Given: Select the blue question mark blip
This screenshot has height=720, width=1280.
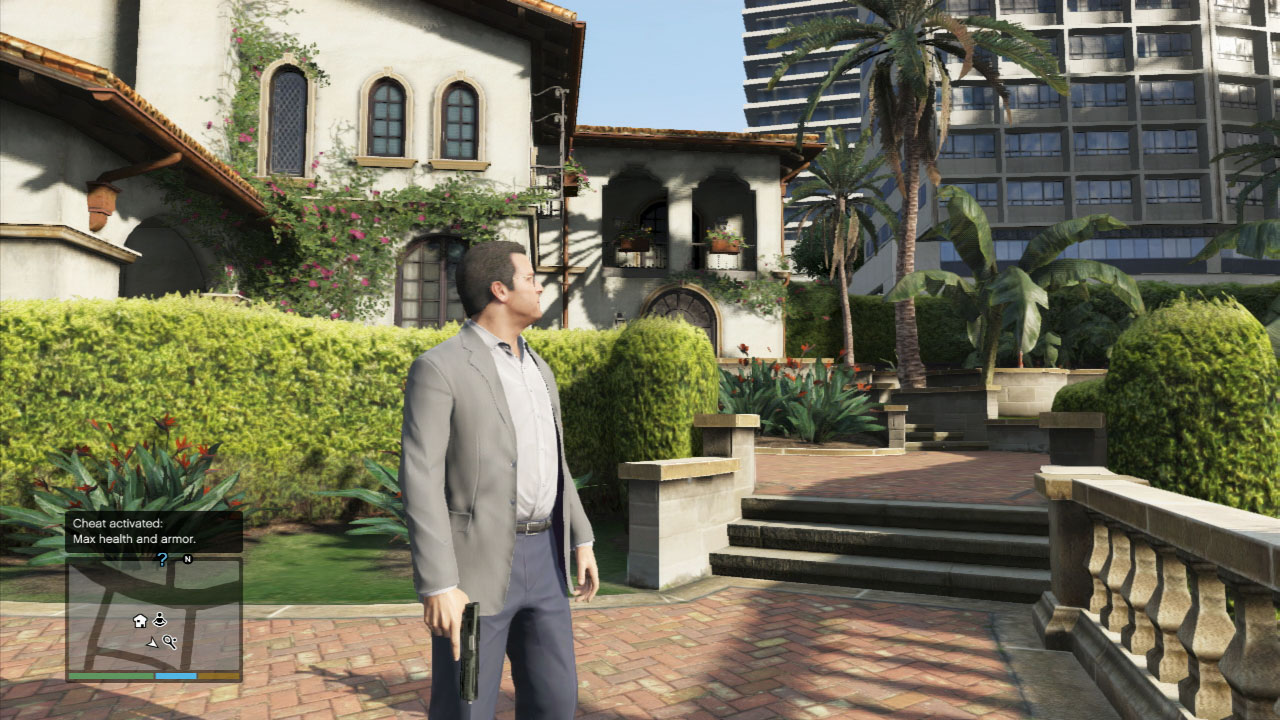Looking at the screenshot, I should point(162,560).
